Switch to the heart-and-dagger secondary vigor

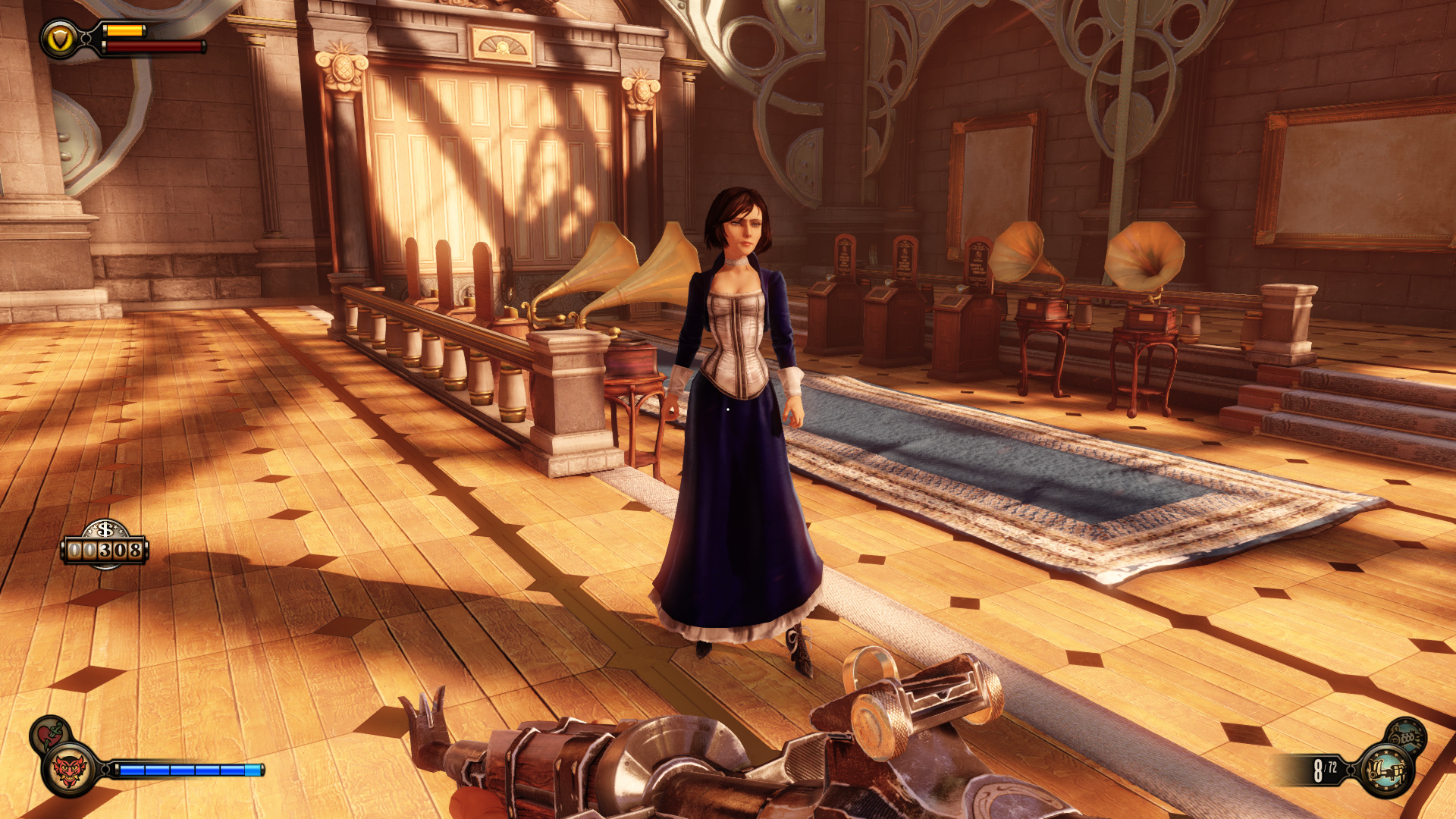pos(49,733)
